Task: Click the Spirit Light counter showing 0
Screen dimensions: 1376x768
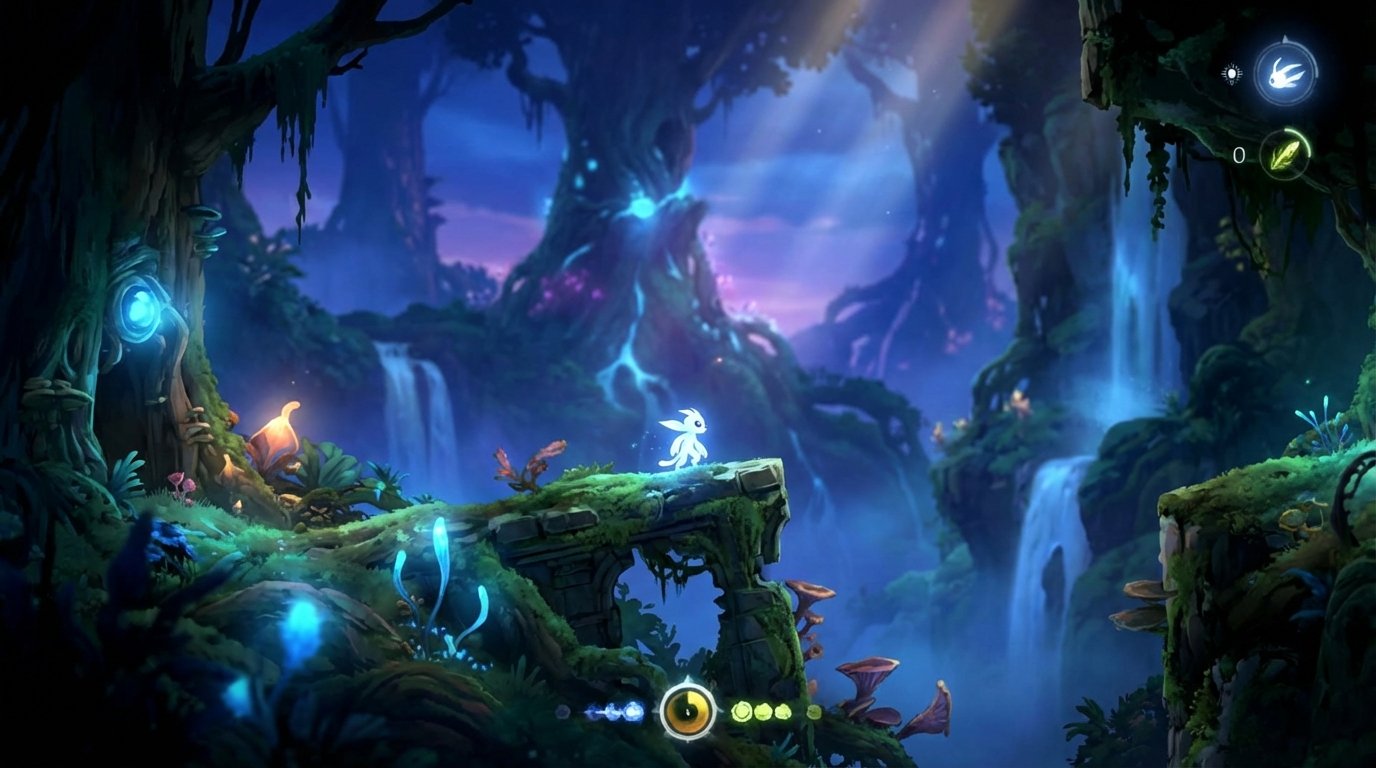Action: (1240, 153)
